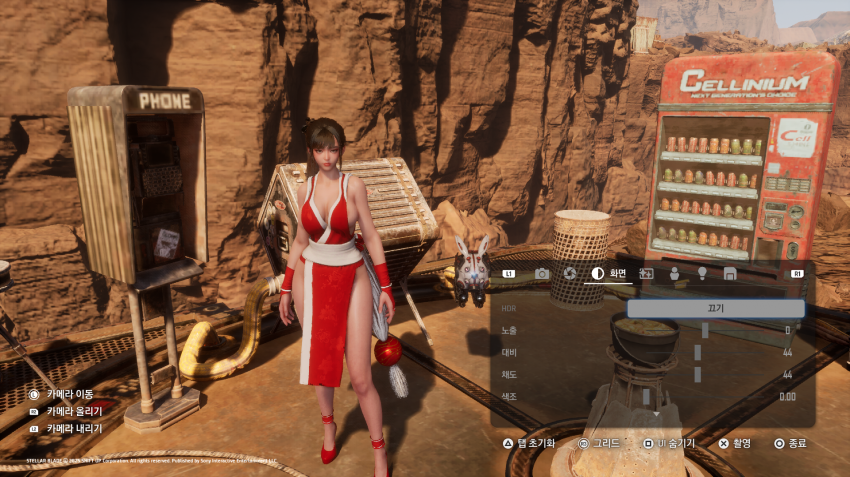Adjust the 채도 saturation slider
The width and height of the screenshot is (850, 477).
point(698,374)
